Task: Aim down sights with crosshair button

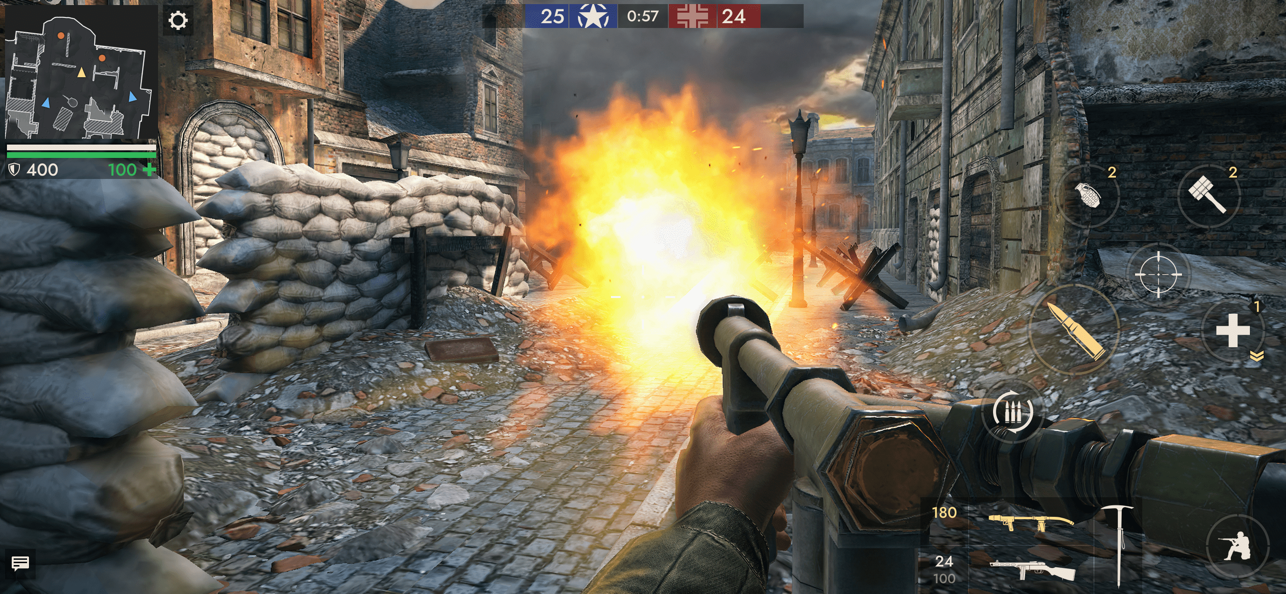Action: point(1158,273)
